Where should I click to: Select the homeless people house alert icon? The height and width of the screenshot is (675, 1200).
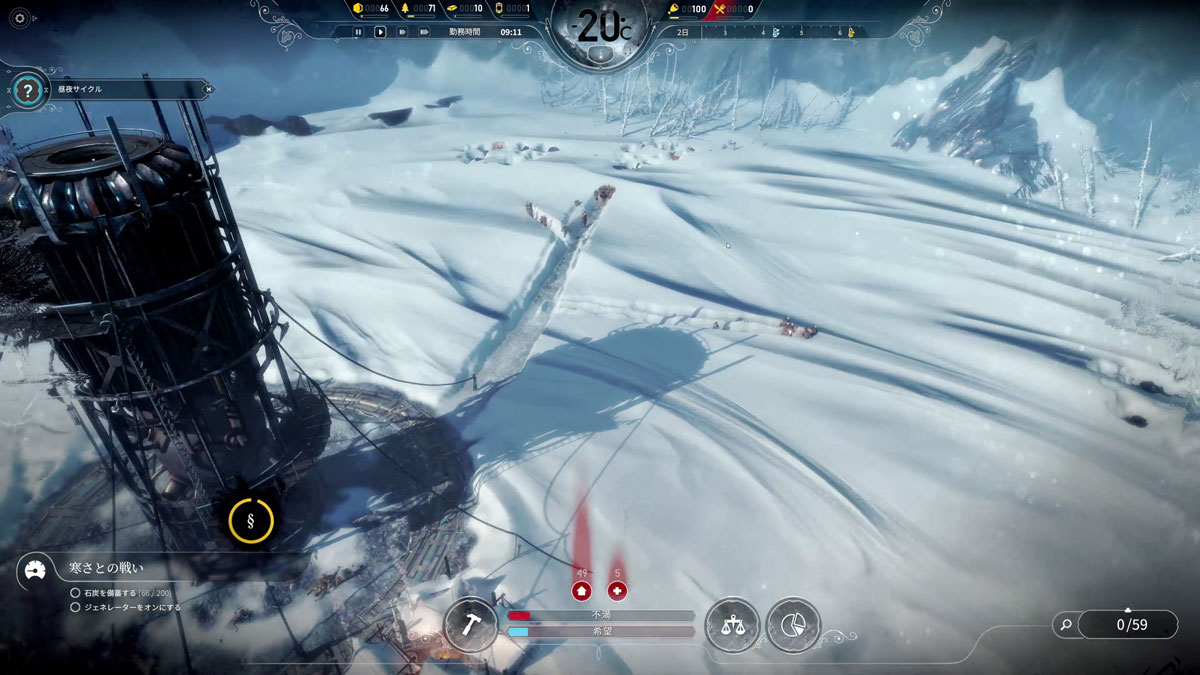581,590
